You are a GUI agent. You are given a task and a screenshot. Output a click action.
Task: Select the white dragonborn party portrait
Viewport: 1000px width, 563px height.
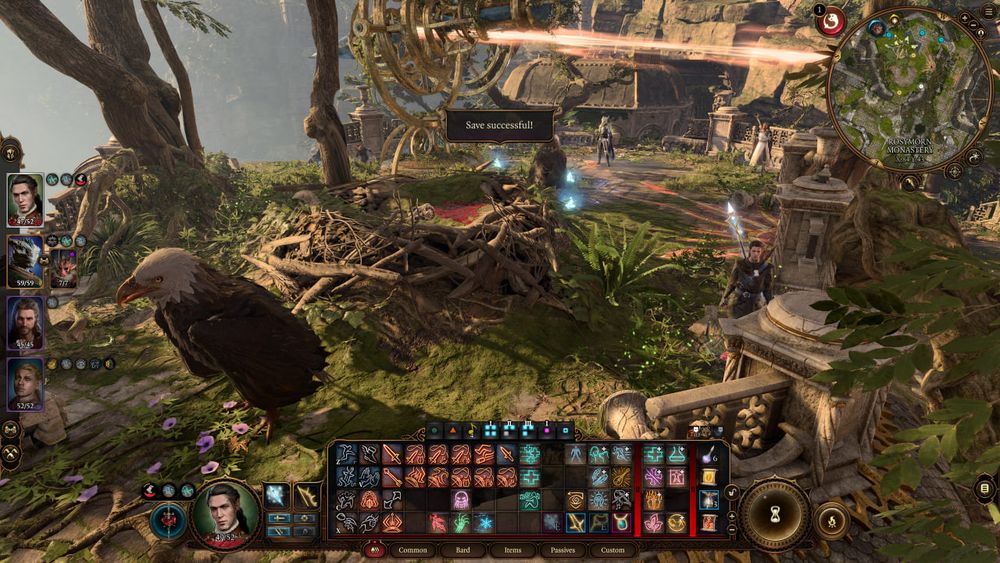click(25, 260)
